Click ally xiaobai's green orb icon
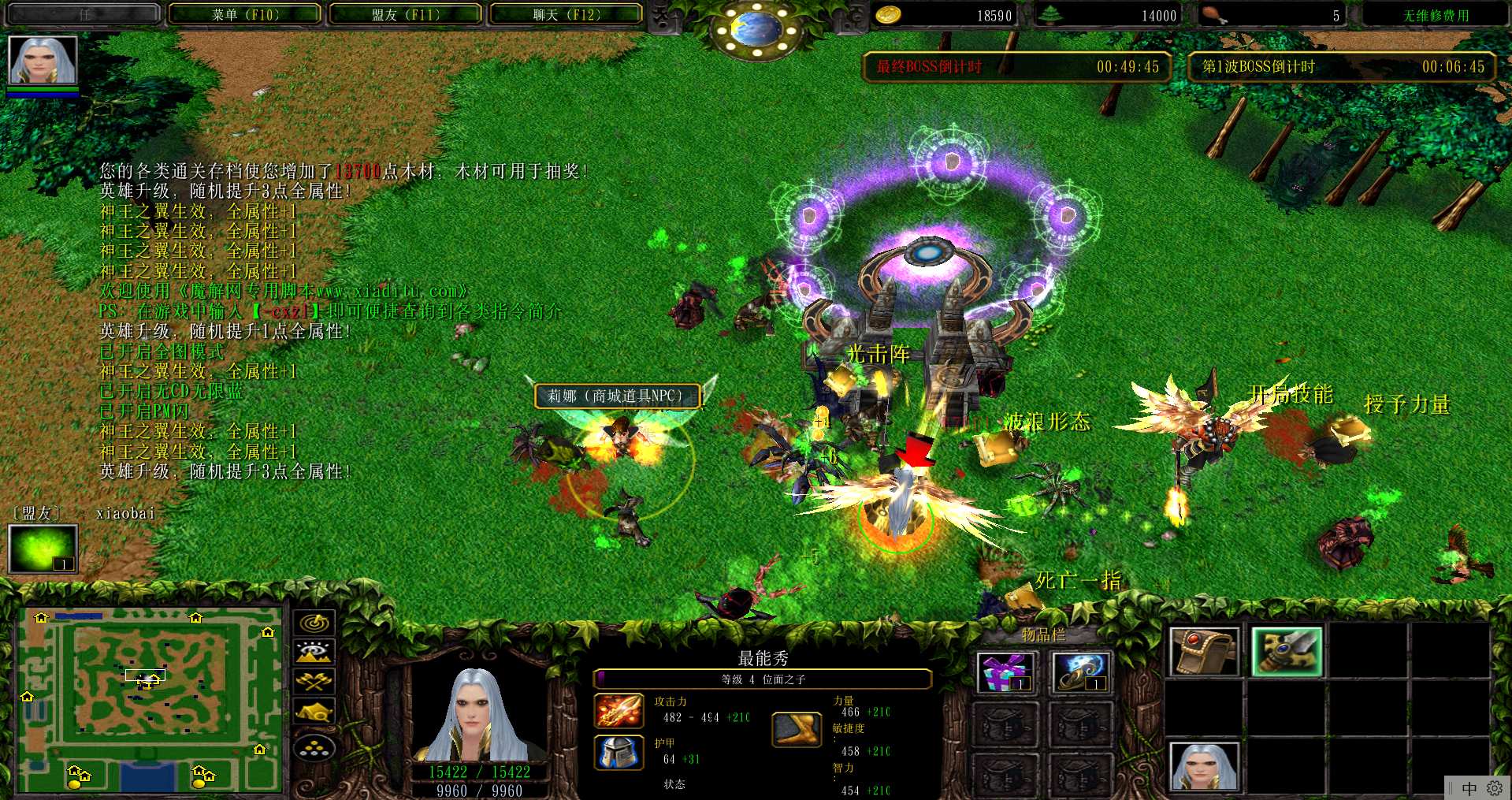The image size is (1512, 800). (43, 548)
